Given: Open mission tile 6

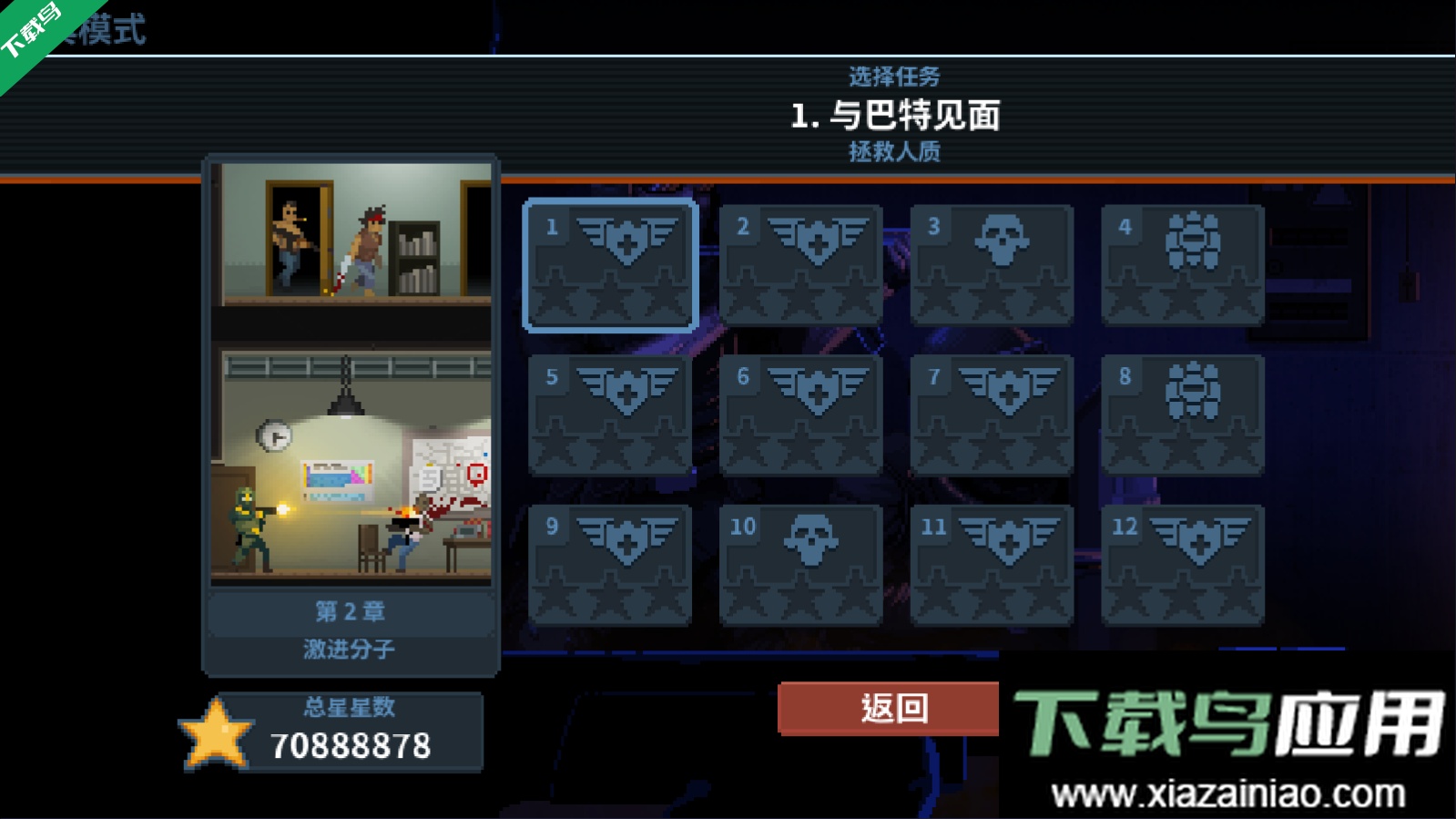Looking at the screenshot, I should coord(799,412).
